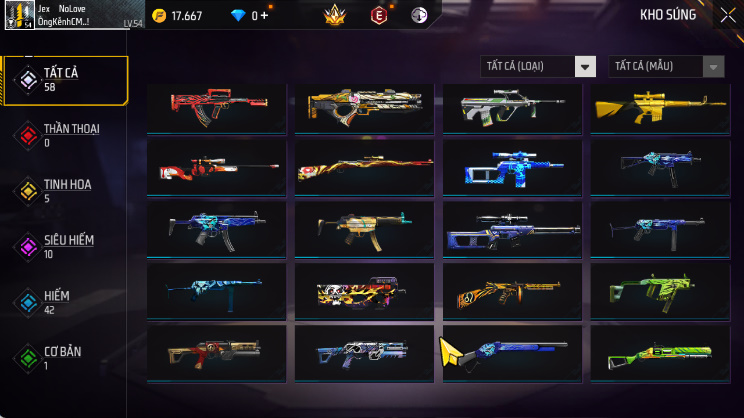This screenshot has width=744, height=418.
Task: Select the TẤT CẢ category tab
Action: 65,80
